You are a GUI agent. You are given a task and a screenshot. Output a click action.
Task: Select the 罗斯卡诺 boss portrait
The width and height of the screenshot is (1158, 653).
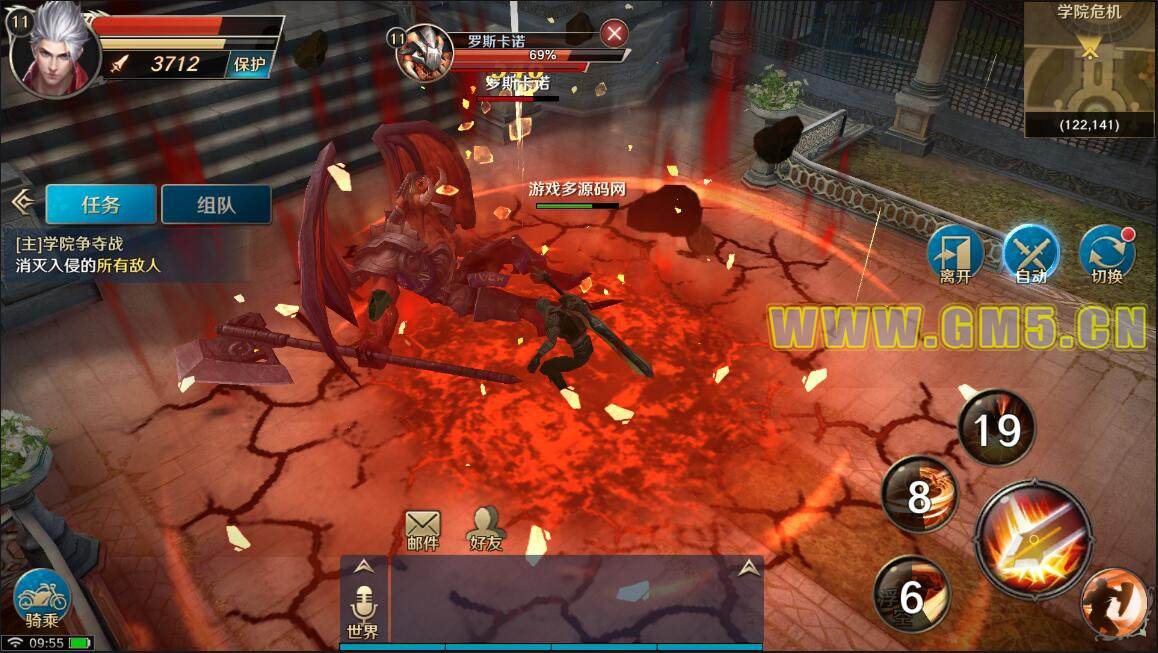coord(424,53)
